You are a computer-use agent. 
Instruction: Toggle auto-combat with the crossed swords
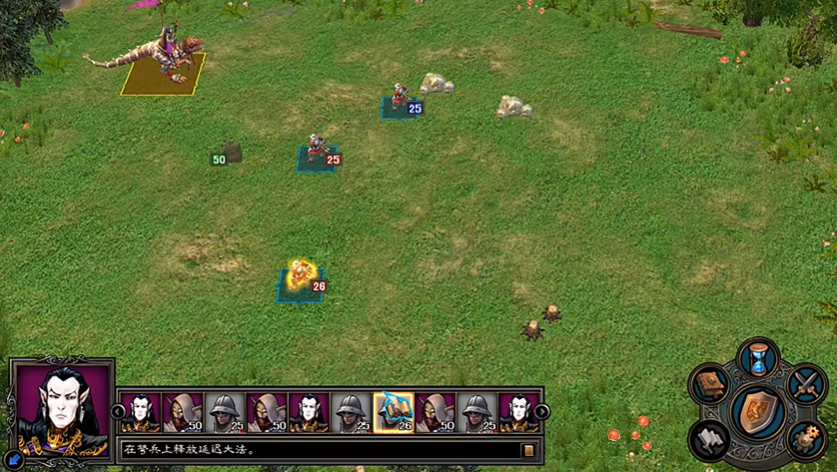(x=806, y=385)
